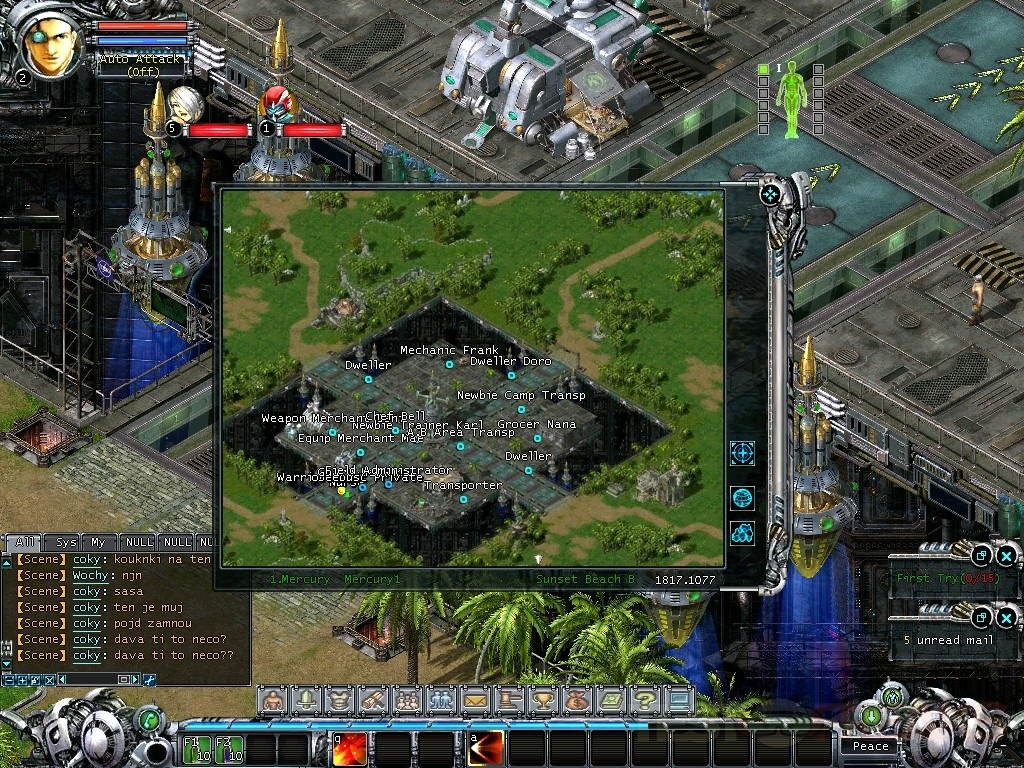Toggle the Peace mode button
The image size is (1024, 768).
tap(870, 746)
